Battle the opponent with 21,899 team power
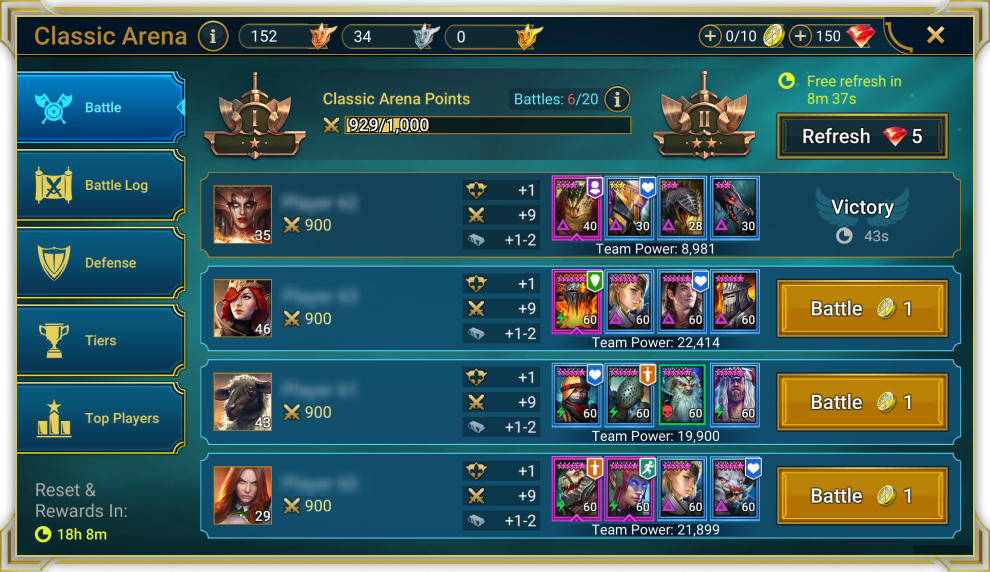This screenshot has height=572, width=990. (861, 496)
